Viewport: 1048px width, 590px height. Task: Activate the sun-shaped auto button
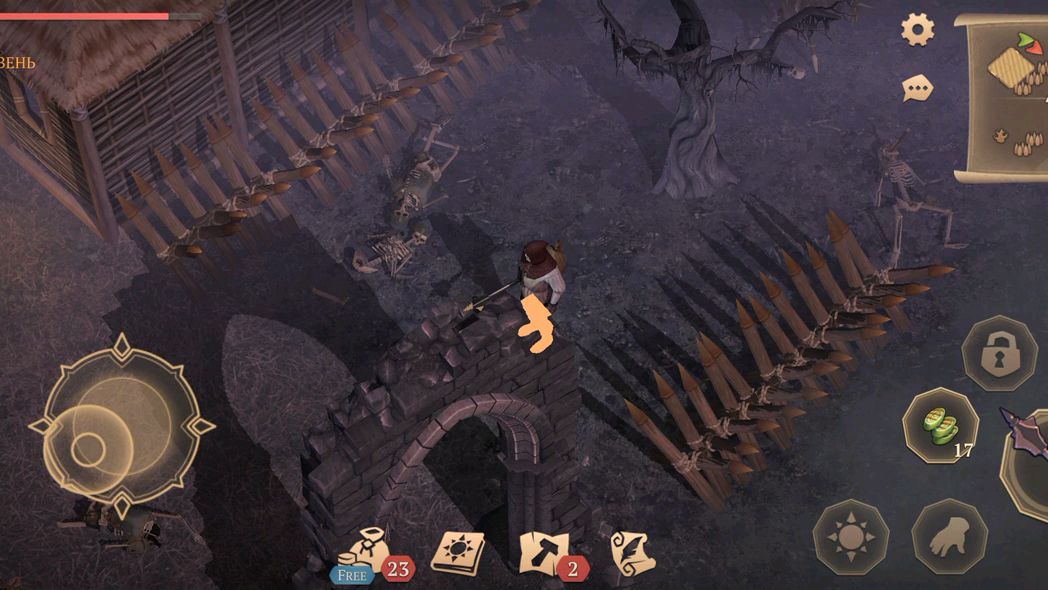click(x=850, y=536)
